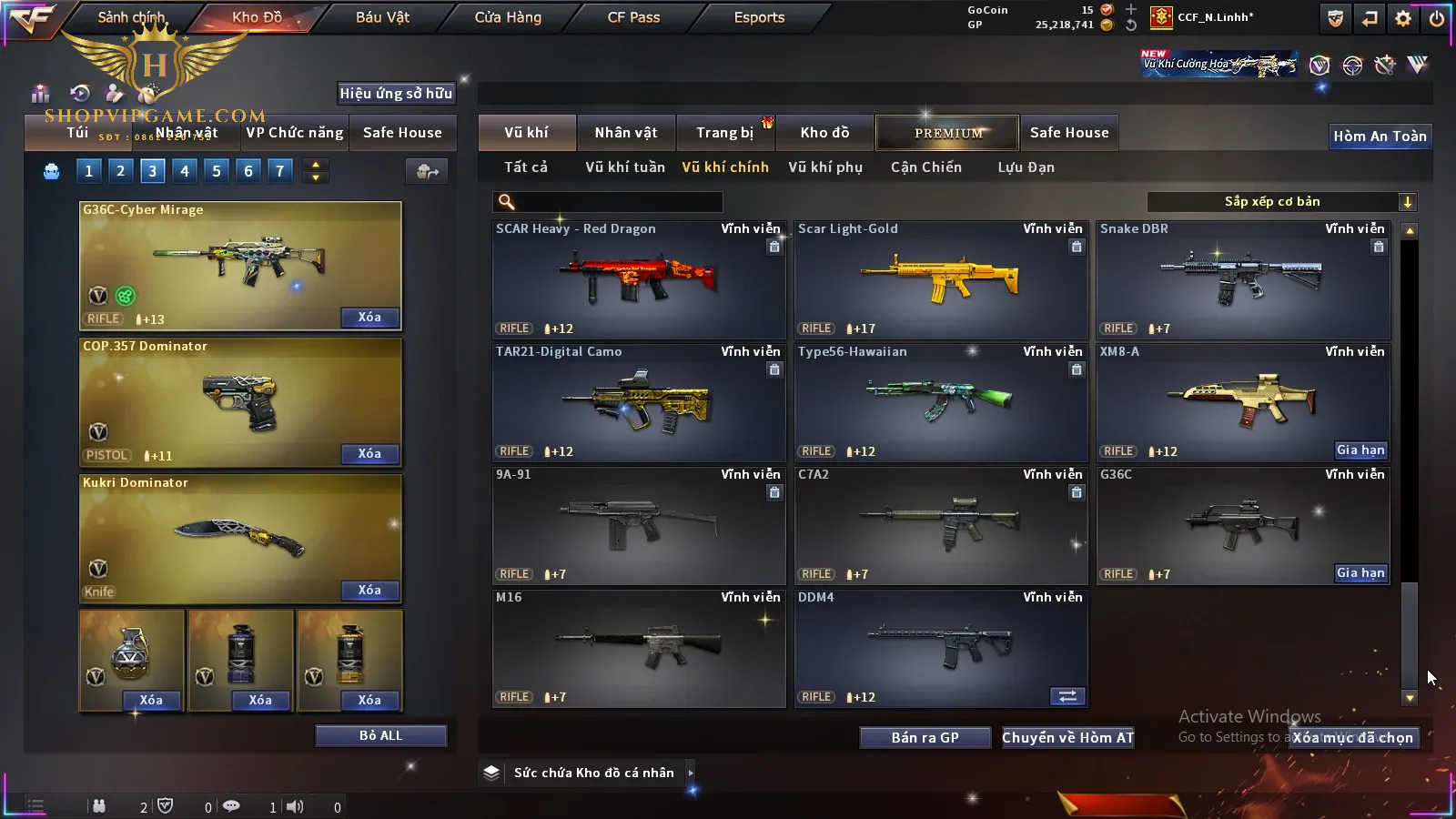Sell items with Bán ra GP

coord(925,738)
